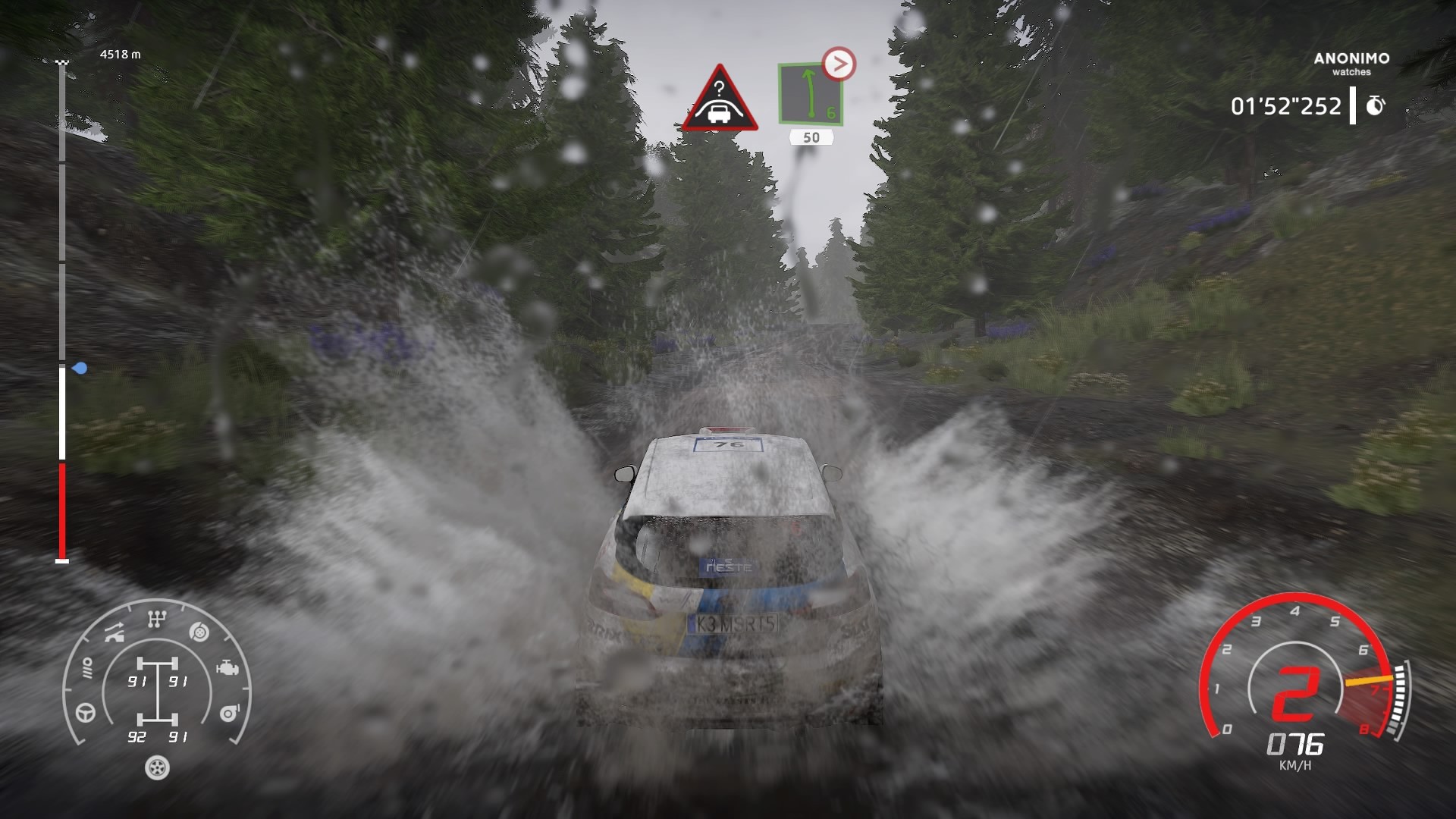Click the suspension spring status icon
The height and width of the screenshot is (819, 1456).
tap(87, 668)
